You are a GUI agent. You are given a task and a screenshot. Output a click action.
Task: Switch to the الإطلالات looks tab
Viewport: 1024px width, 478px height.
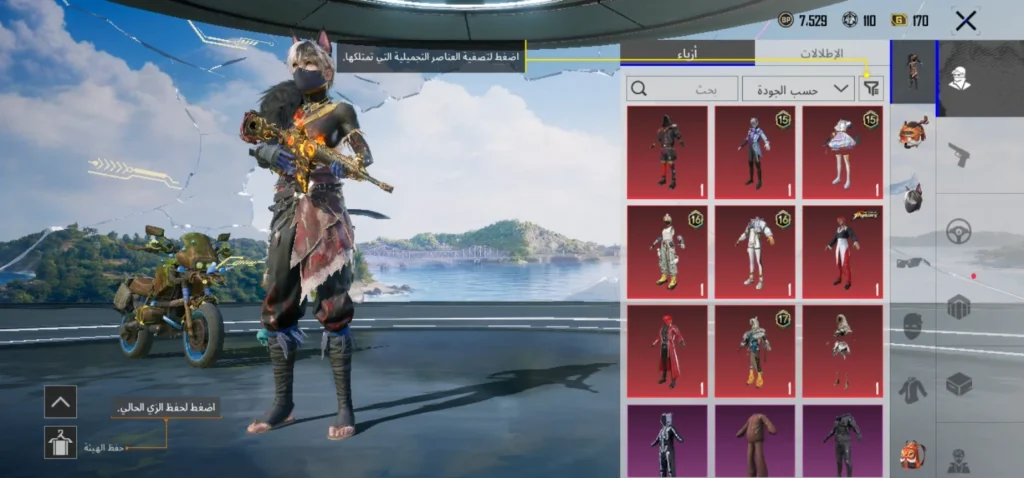click(821, 53)
